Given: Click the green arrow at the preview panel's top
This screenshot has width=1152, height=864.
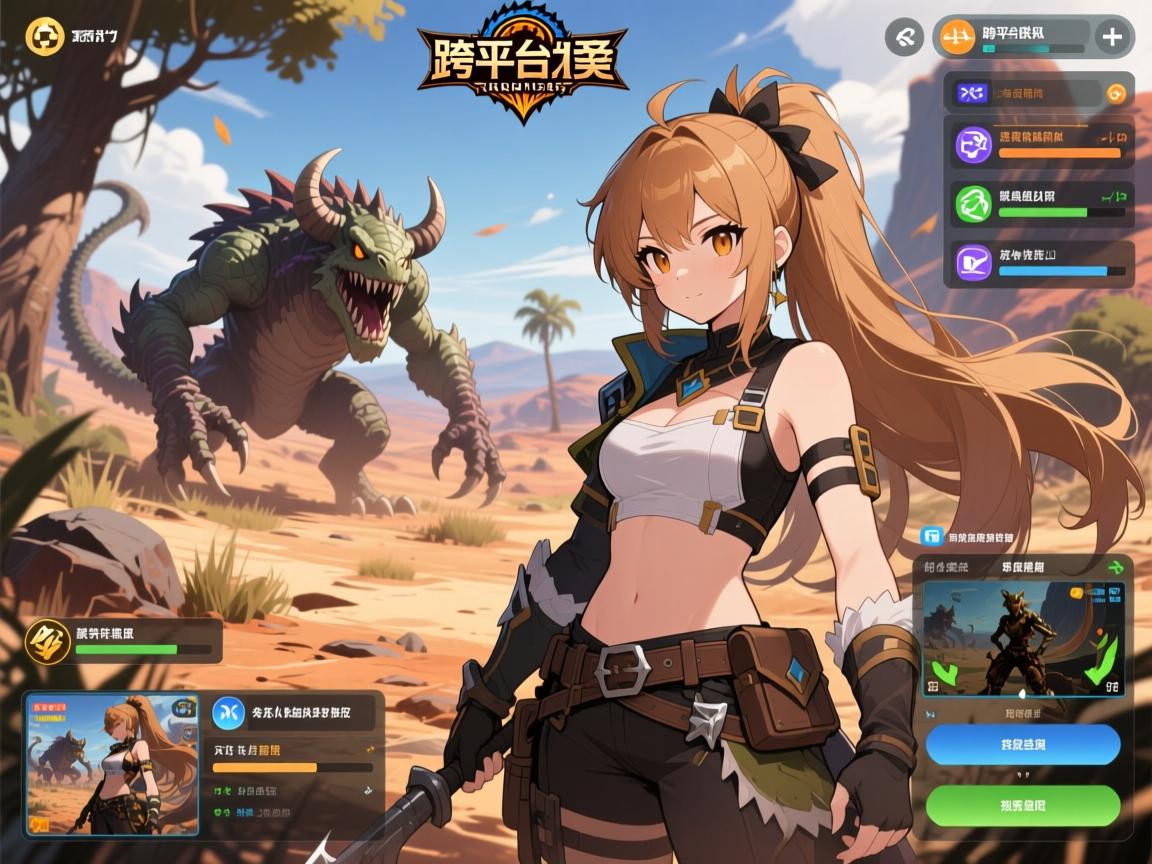Looking at the screenshot, I should 1116,567.
